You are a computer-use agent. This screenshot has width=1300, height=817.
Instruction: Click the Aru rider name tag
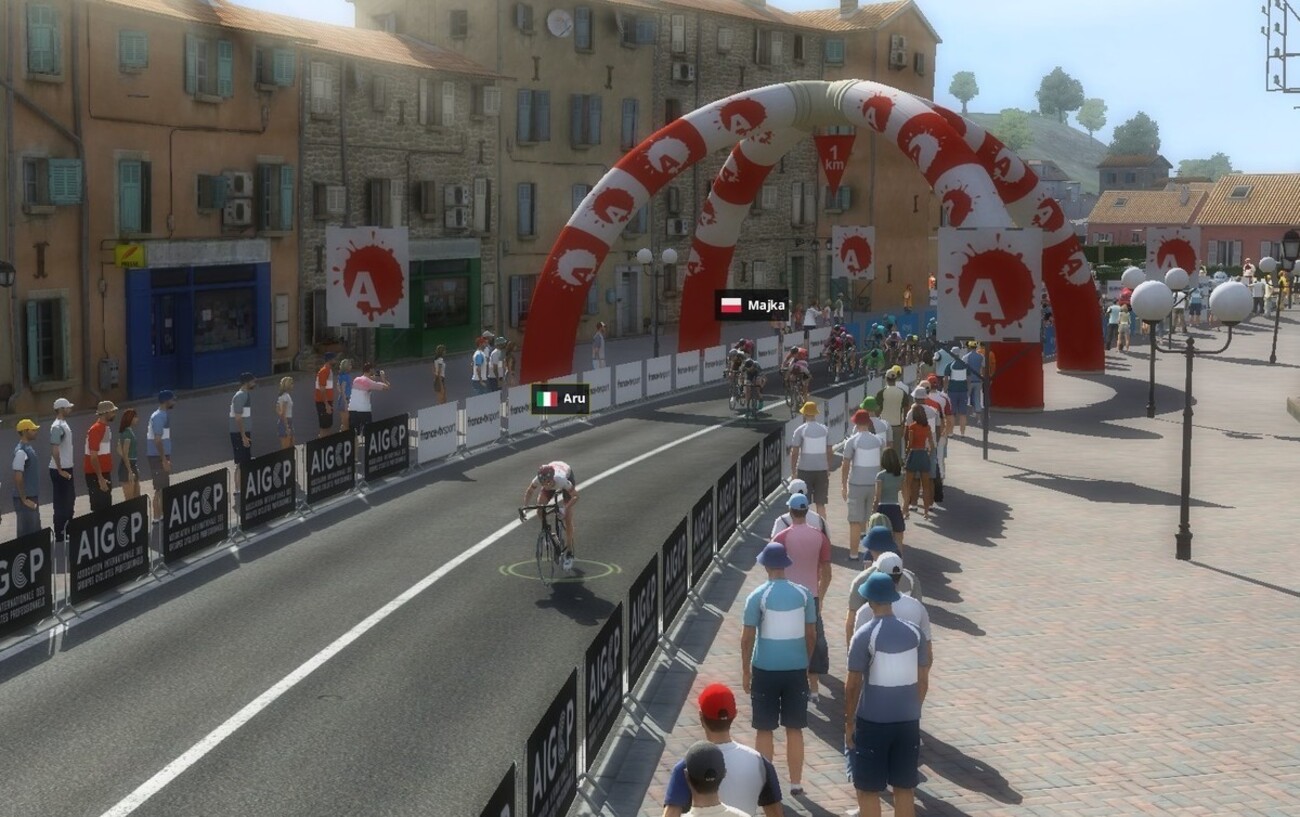click(x=560, y=398)
